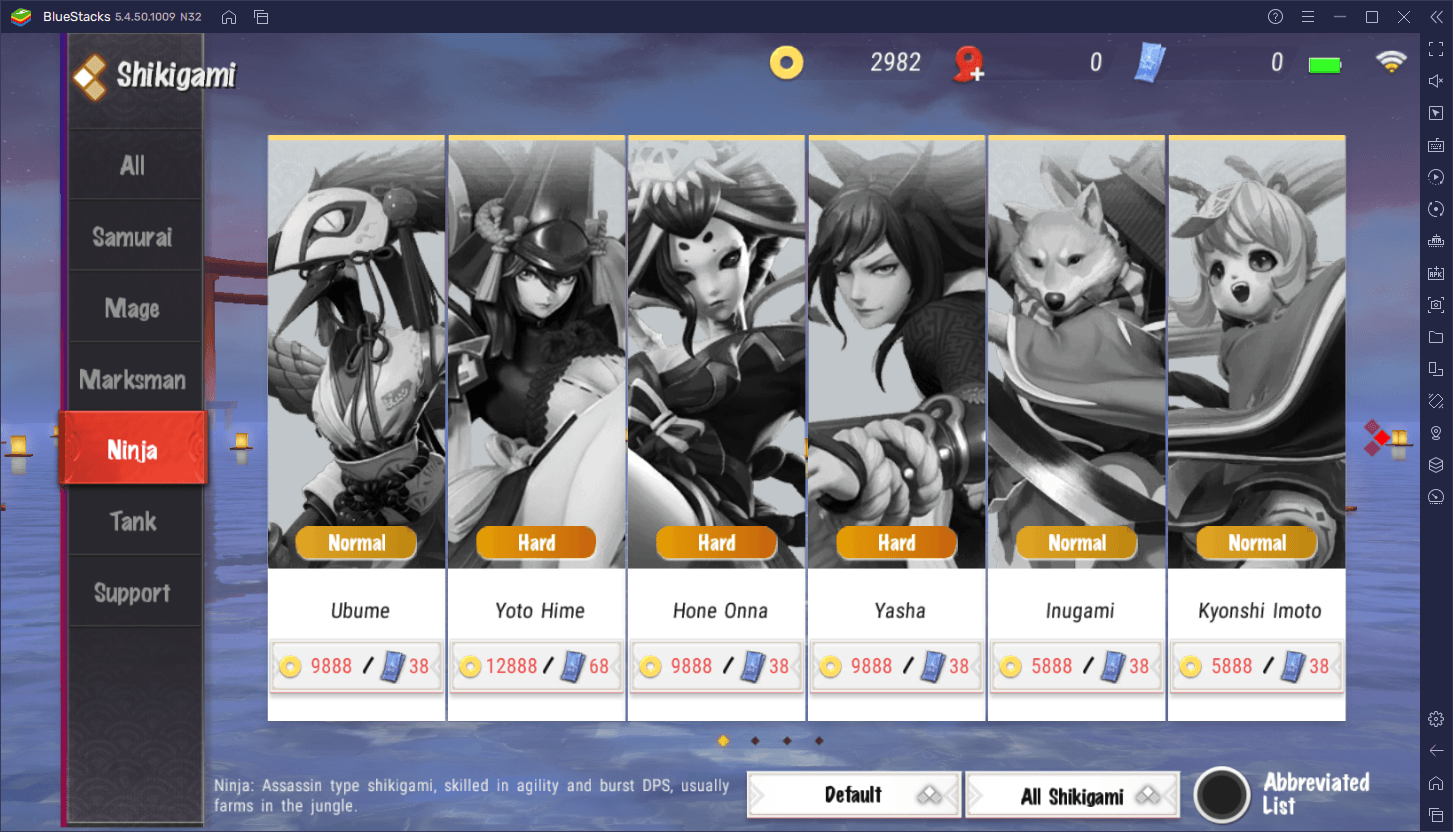Buy Inugami with 5888 coins
Screen dimensions: 1453x832
tap(1076, 665)
